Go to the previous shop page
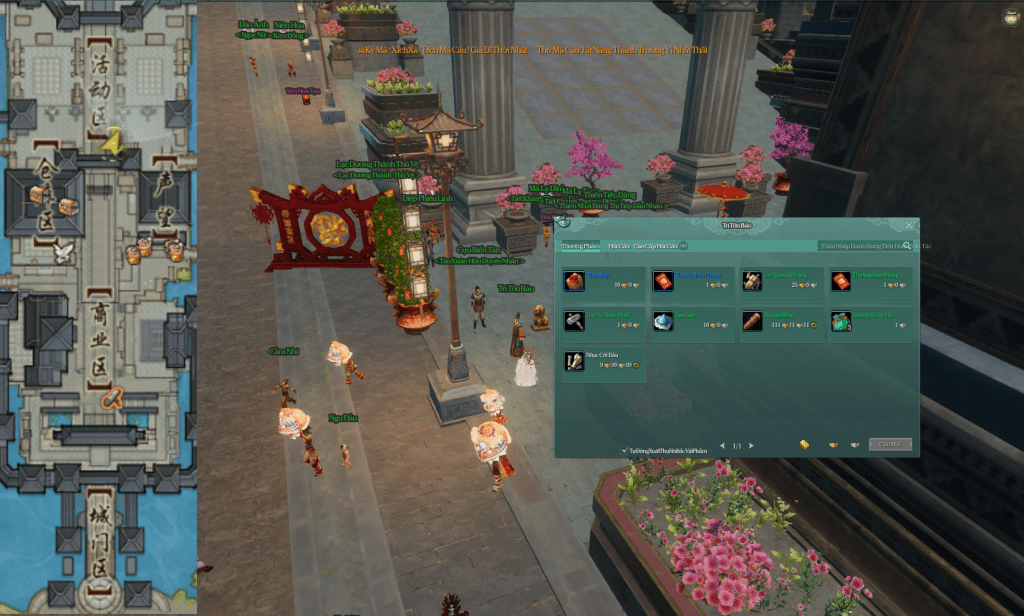 pyautogui.click(x=723, y=445)
